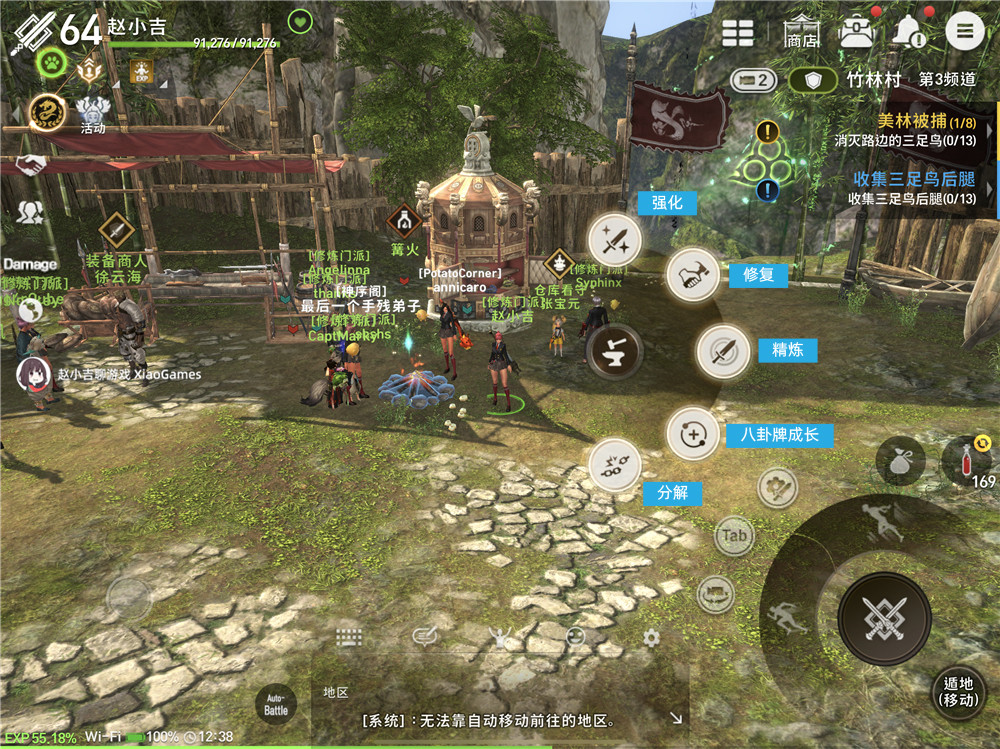Viewport: 1000px width, 749px height.
Task: Open the grid inventory icon
Action: (738, 32)
